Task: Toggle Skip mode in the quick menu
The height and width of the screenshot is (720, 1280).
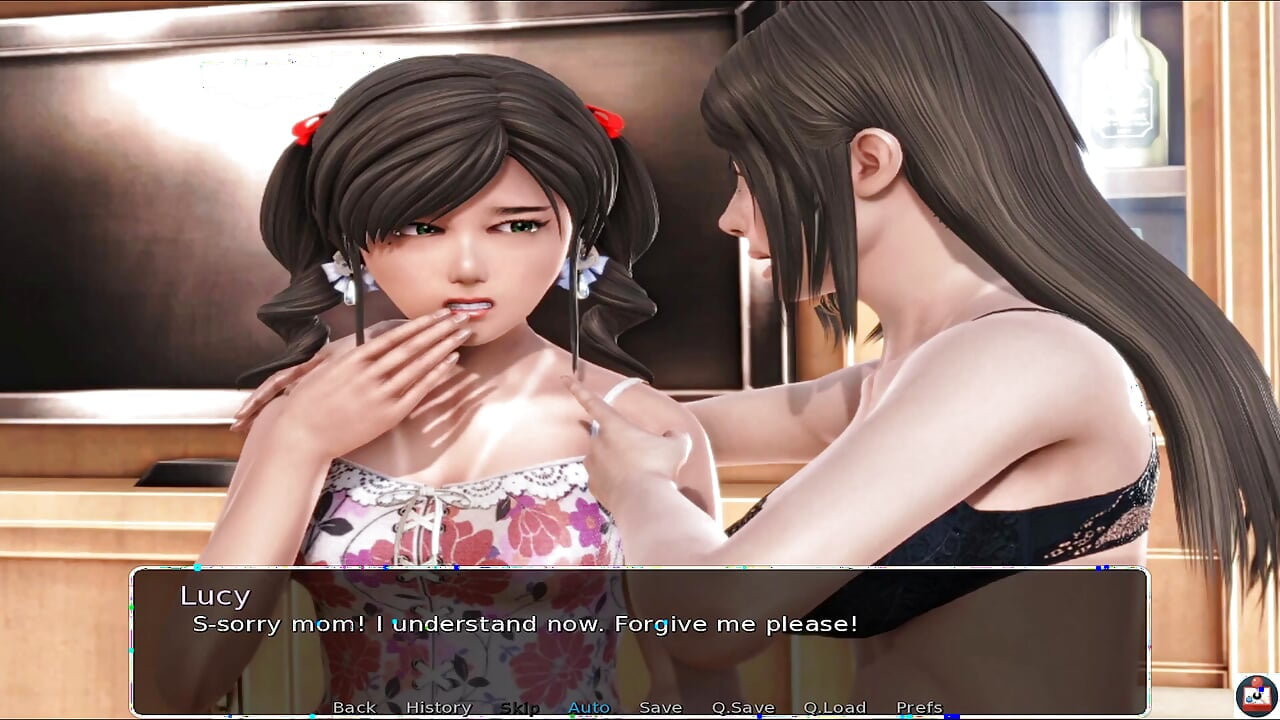Action: point(519,707)
